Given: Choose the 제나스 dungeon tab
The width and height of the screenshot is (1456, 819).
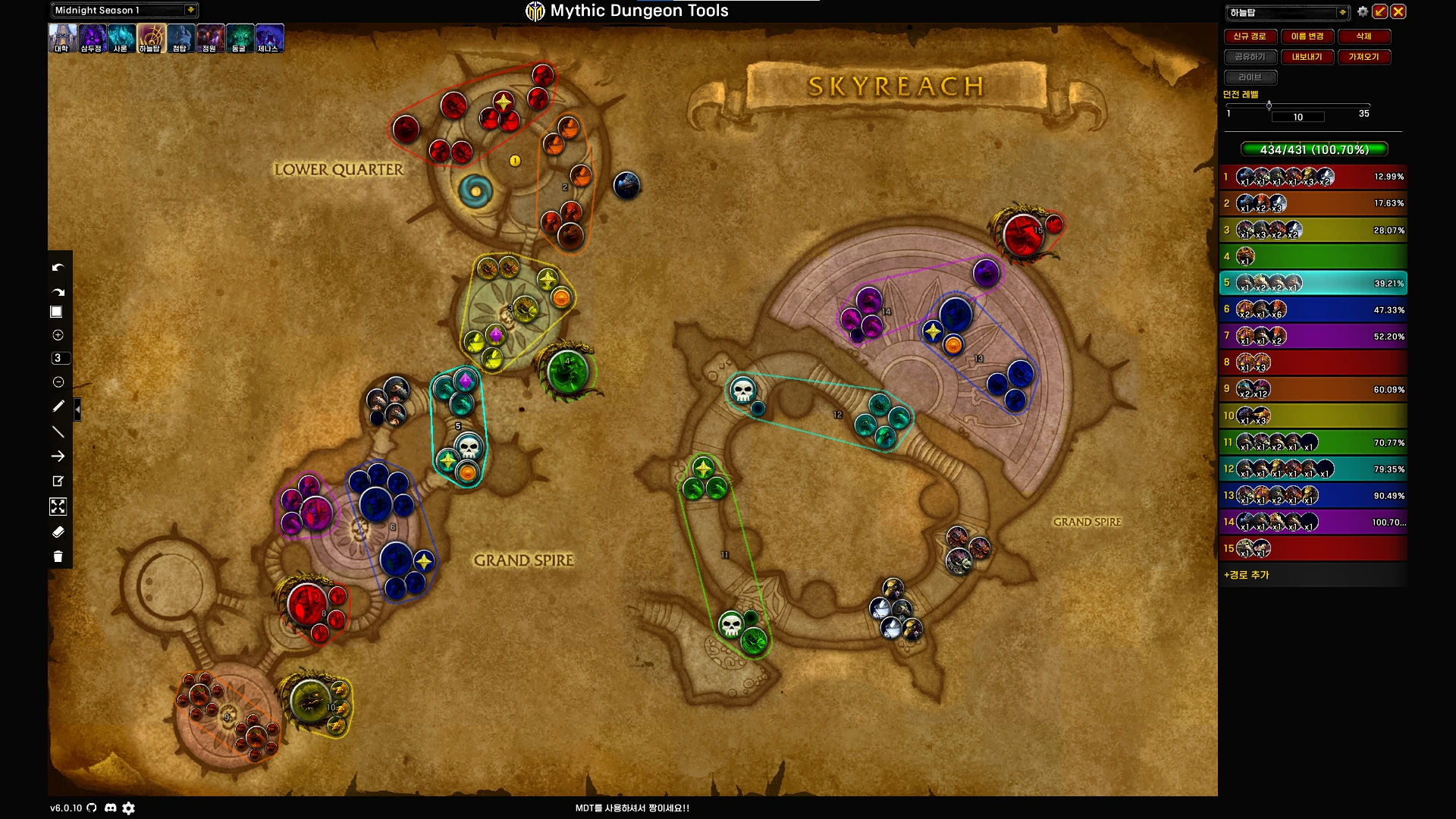Looking at the screenshot, I should [268, 38].
